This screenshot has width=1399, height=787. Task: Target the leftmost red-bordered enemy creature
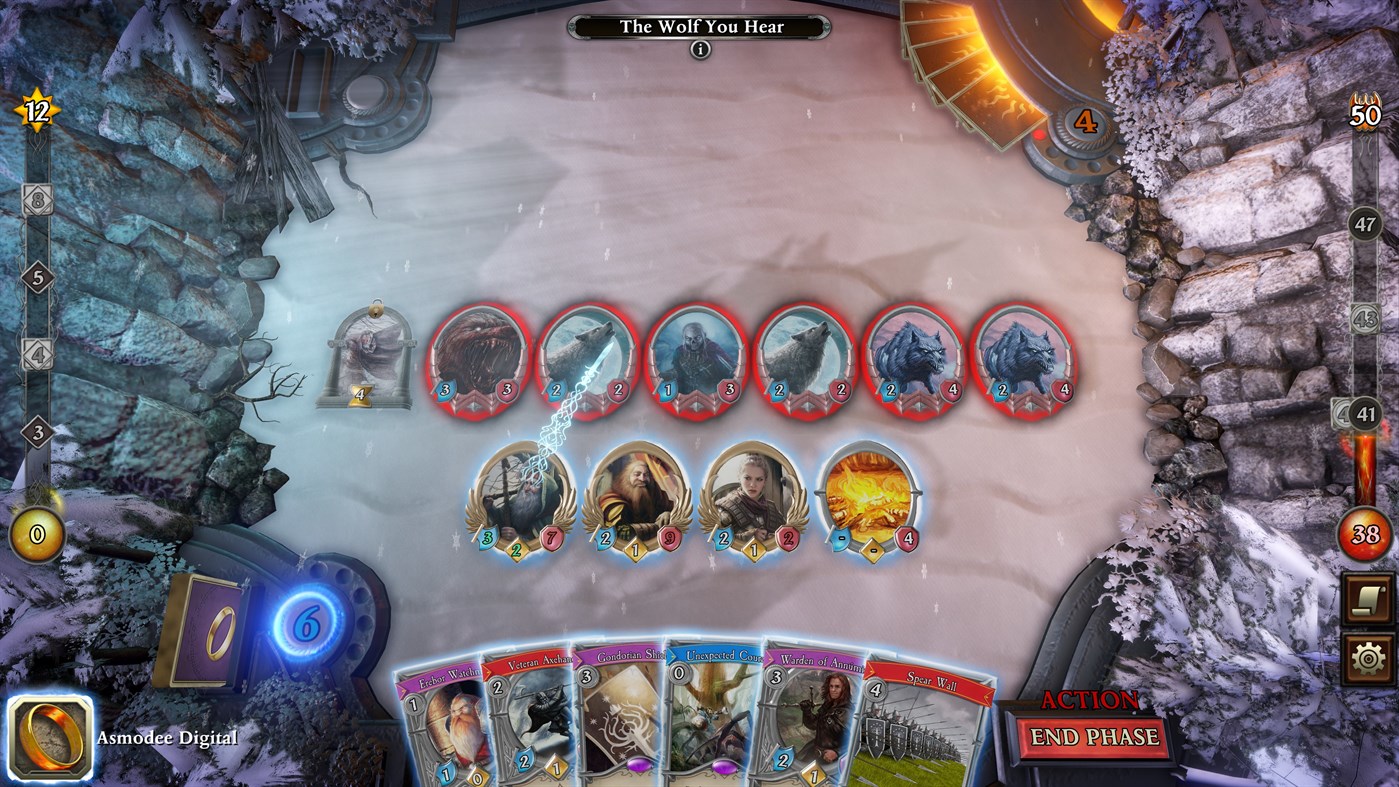(478, 355)
